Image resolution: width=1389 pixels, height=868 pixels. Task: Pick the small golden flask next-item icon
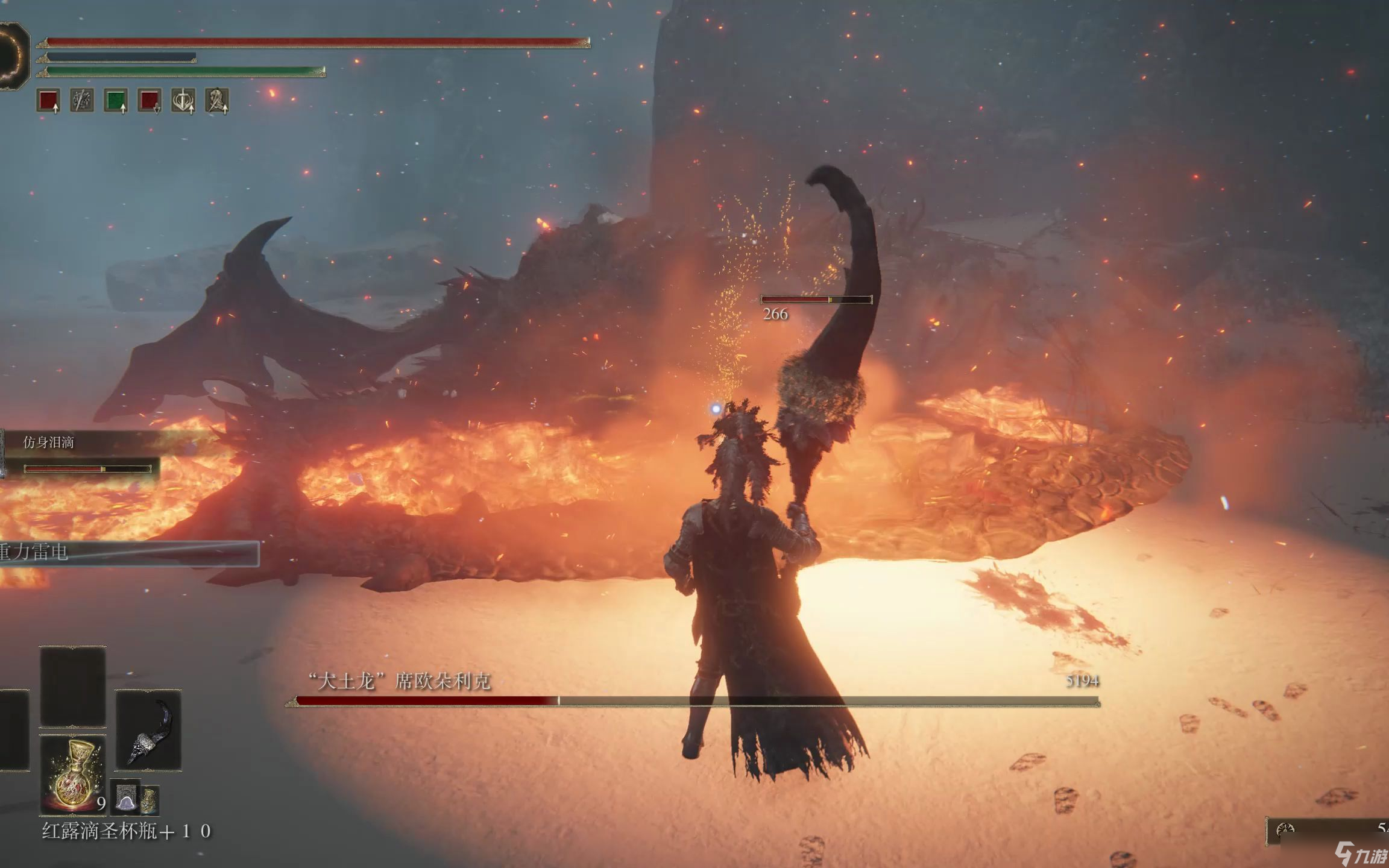150,800
